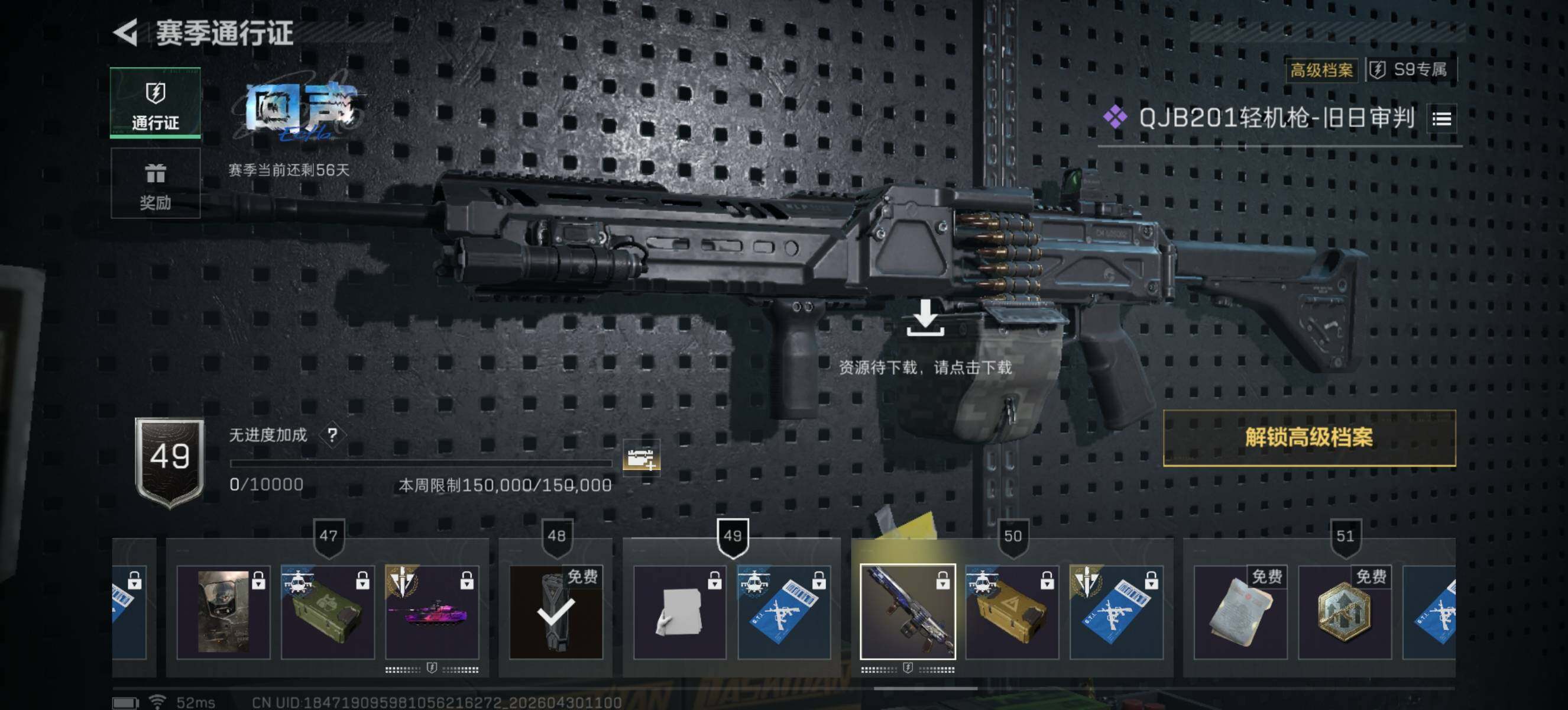
Task: Open the buy levels icon beside progress bar
Action: pos(640,457)
